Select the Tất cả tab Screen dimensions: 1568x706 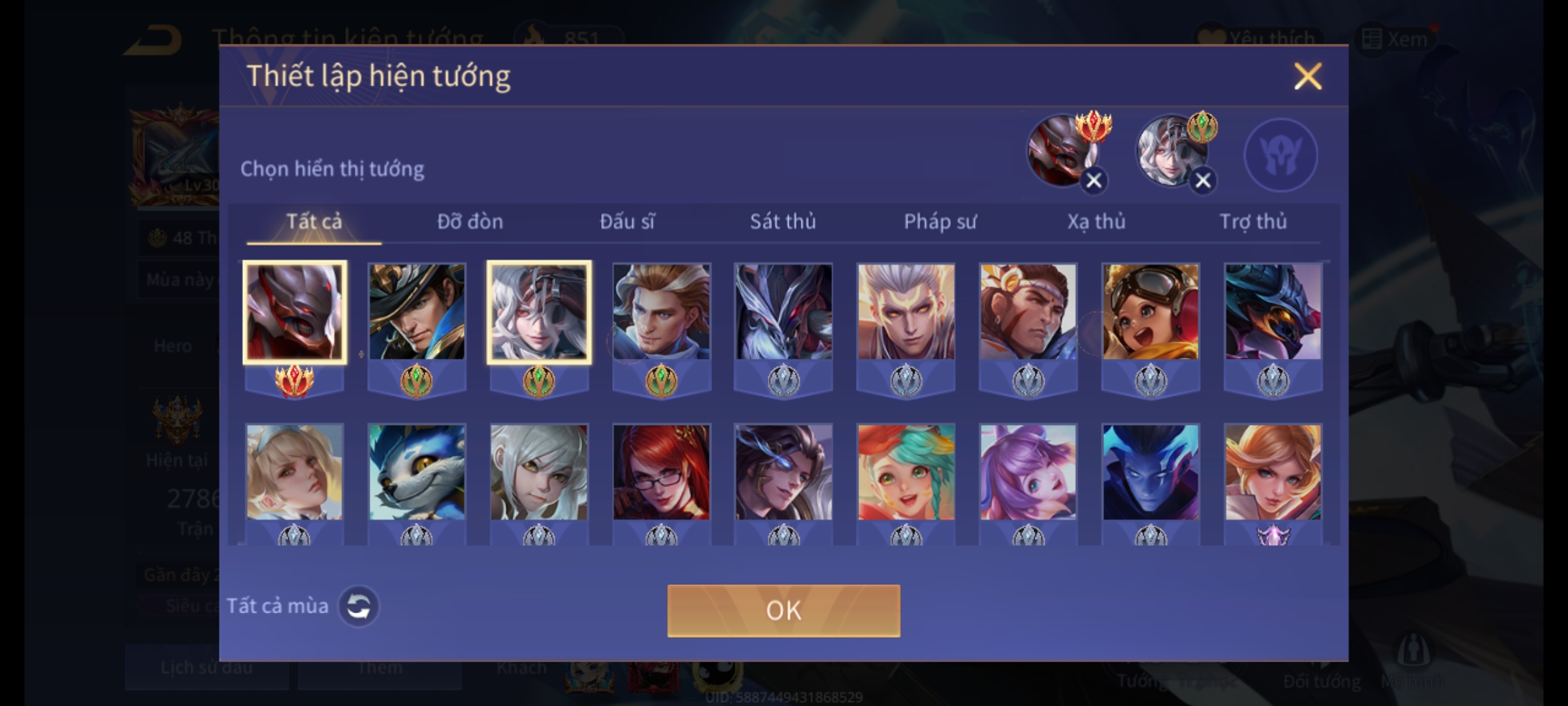[x=314, y=222]
